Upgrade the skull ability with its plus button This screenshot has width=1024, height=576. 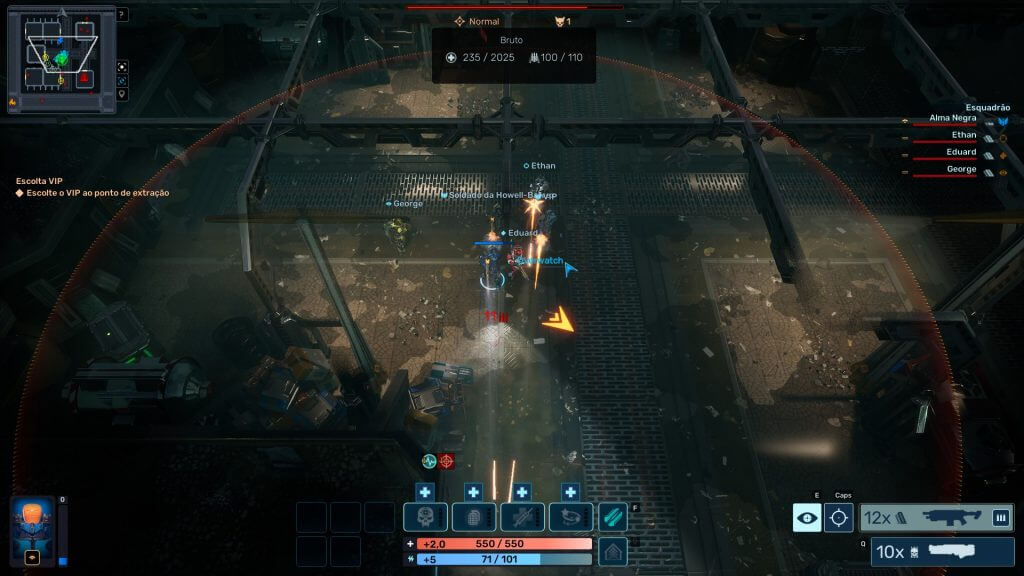tap(424, 492)
